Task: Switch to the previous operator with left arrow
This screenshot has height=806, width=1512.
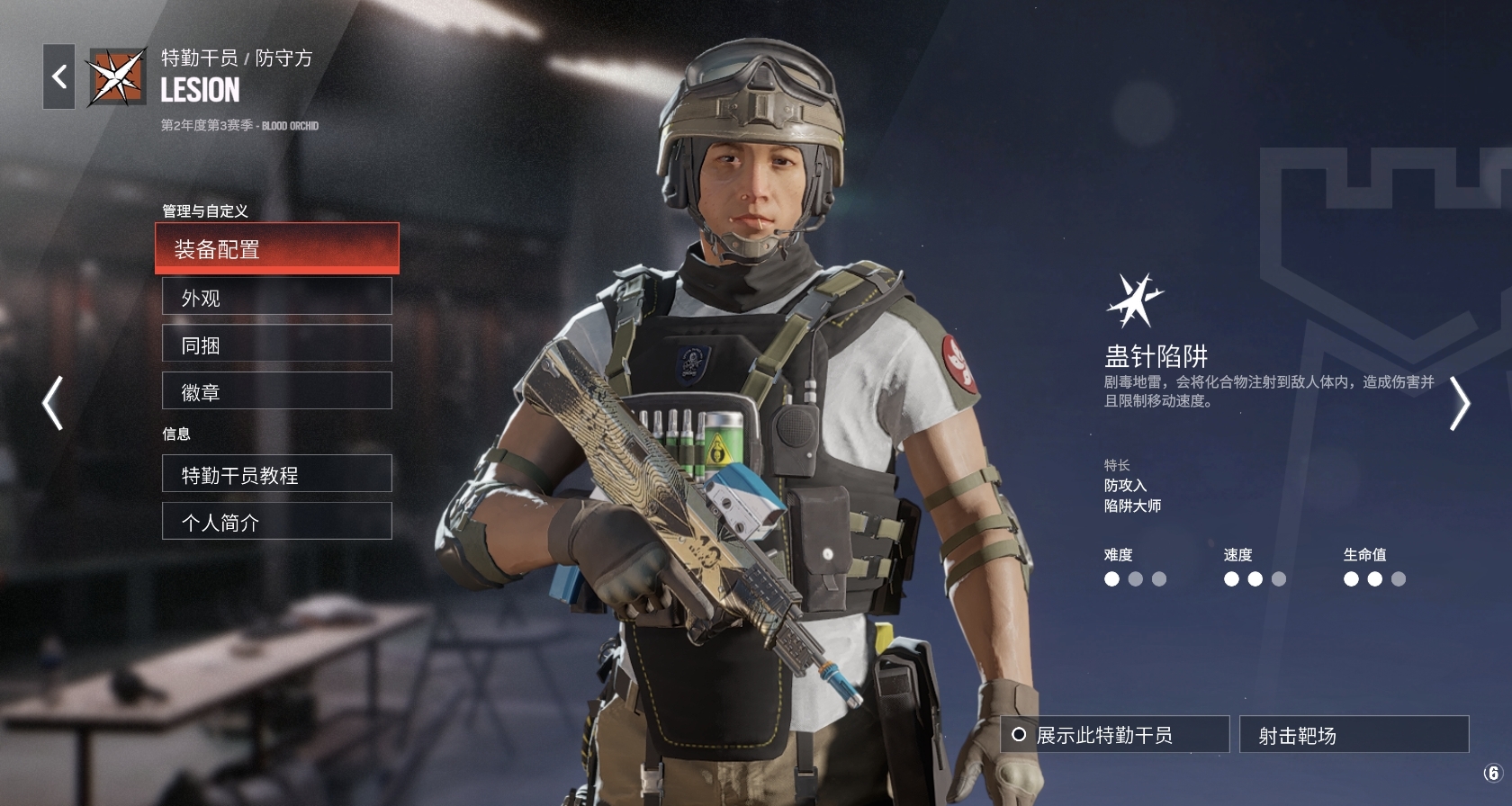Action: click(53, 402)
